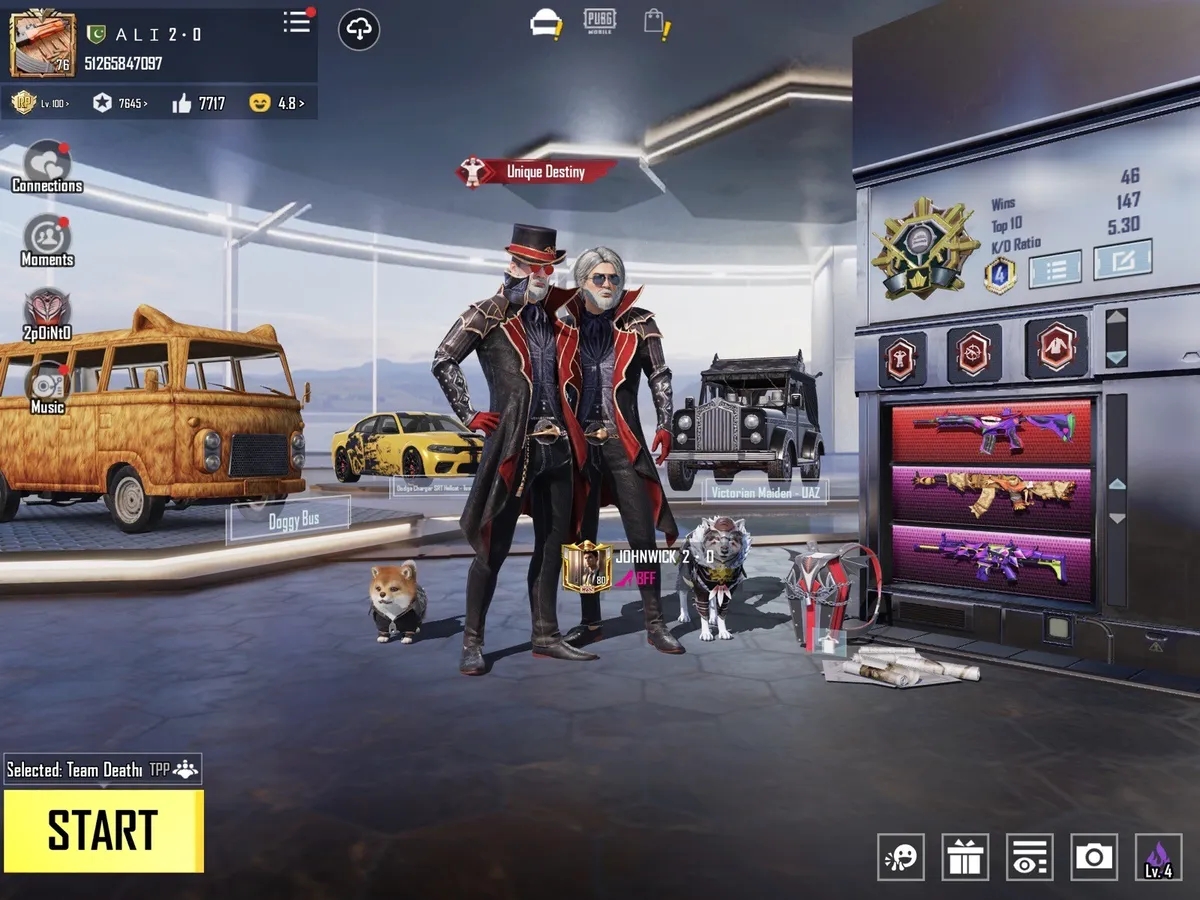
Task: Click the cloud download icon
Action: click(359, 30)
